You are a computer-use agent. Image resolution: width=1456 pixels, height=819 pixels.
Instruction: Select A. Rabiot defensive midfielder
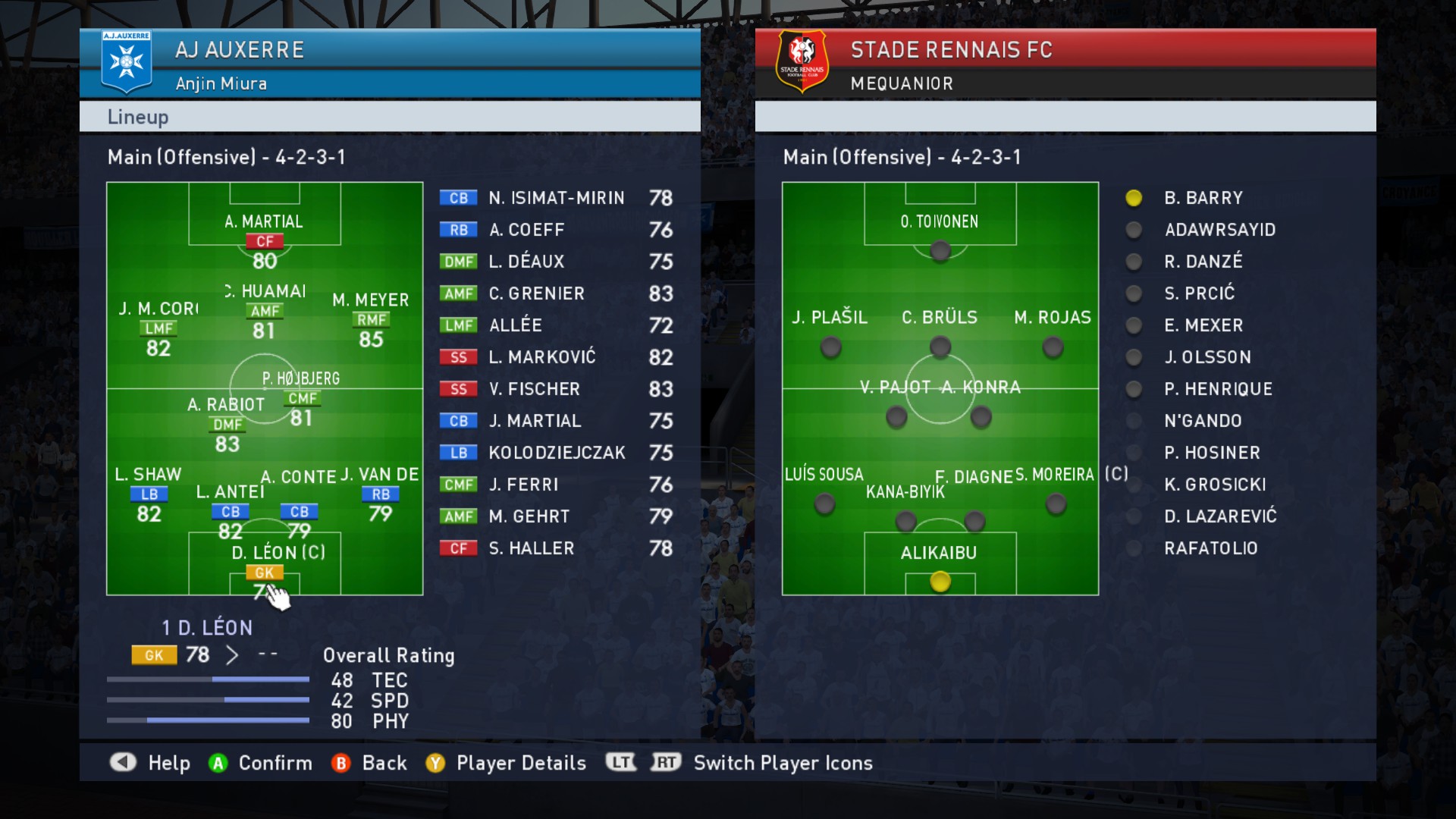(227, 425)
